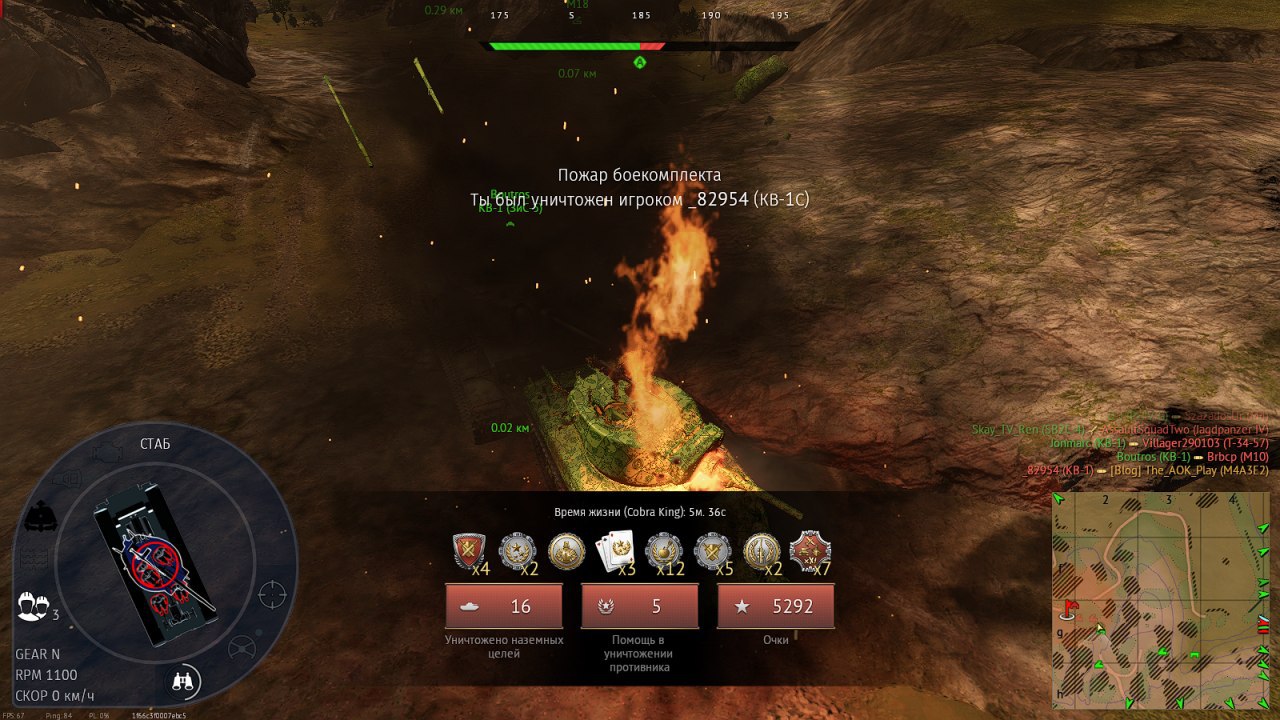
Task: Click the steering wheel driver icon
Action: coord(241,649)
